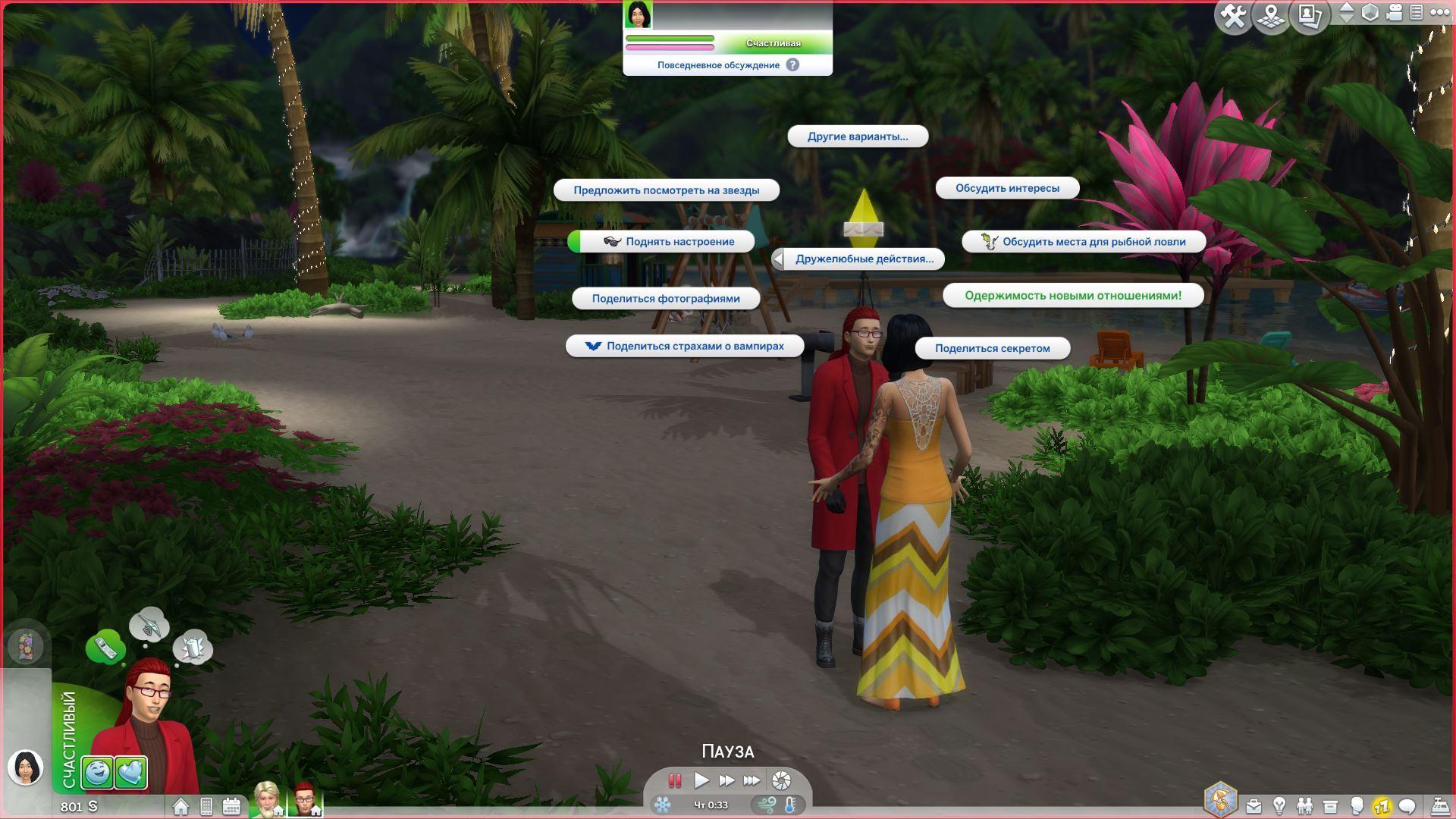Click the play button at normal speed
Image resolution: width=1456 pixels, height=819 pixels.
701,780
